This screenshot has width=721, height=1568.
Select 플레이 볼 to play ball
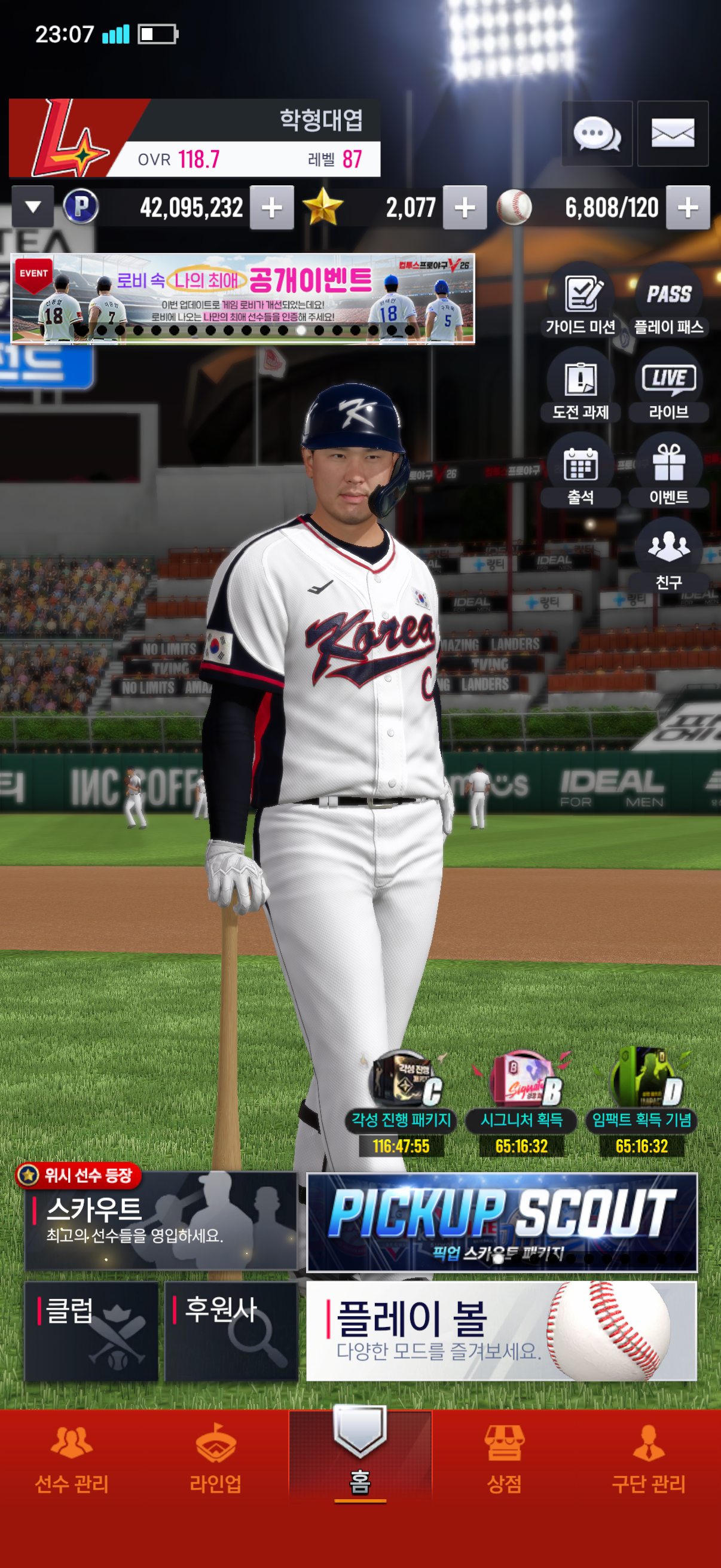tap(502, 1331)
